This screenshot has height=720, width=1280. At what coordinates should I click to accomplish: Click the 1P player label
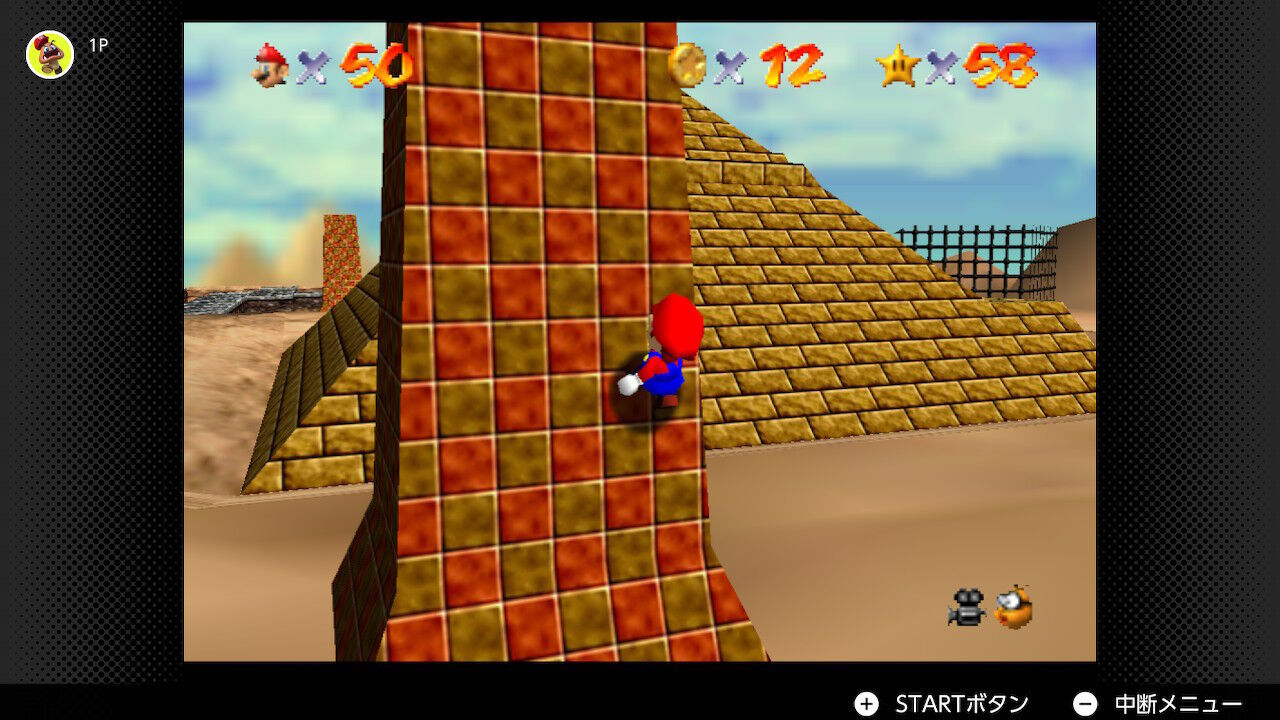[x=97, y=44]
